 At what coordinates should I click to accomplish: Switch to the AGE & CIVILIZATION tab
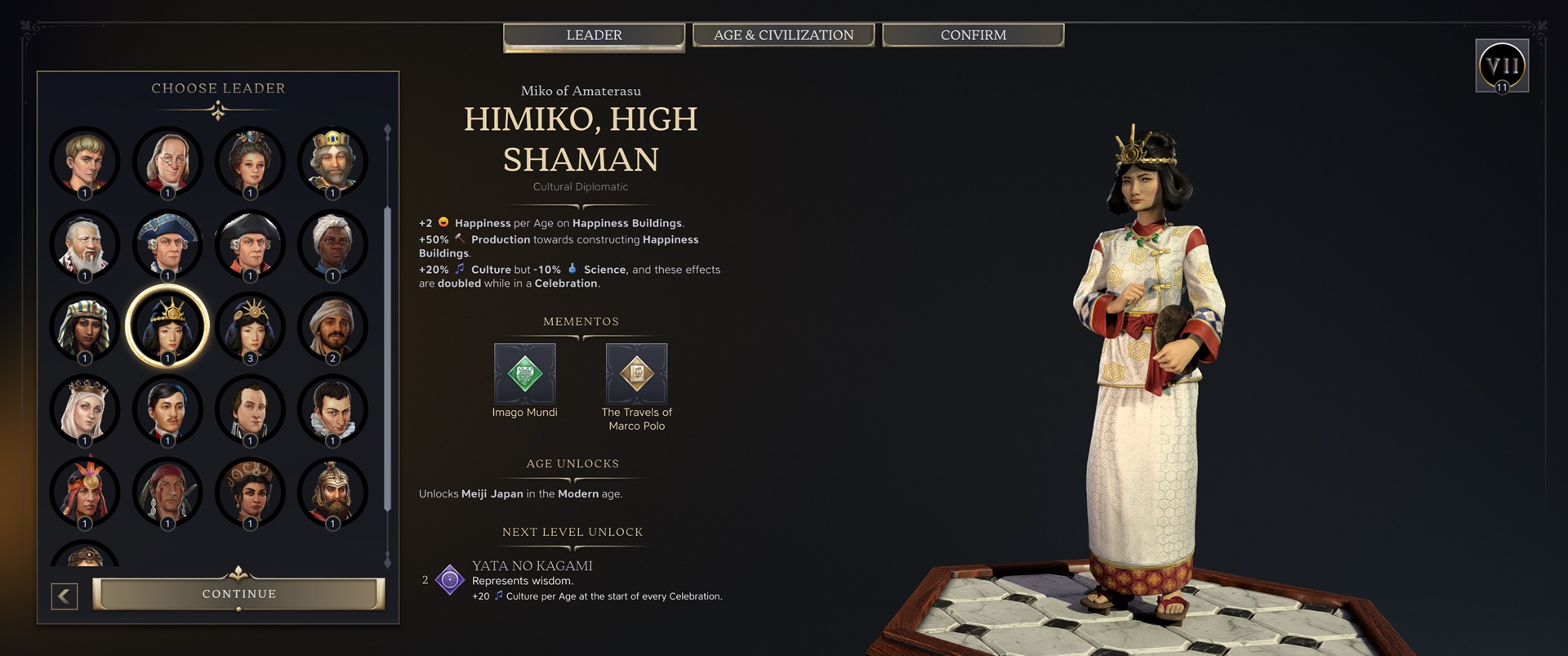pos(783,35)
